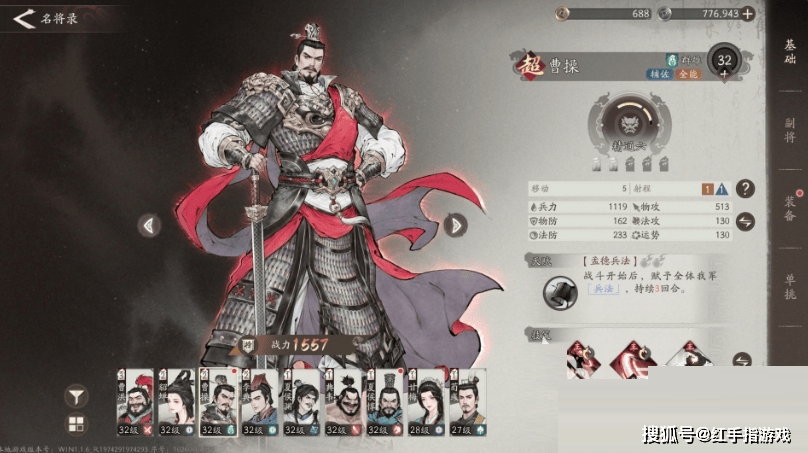Select the first hero portrait in the roster

click(136, 402)
